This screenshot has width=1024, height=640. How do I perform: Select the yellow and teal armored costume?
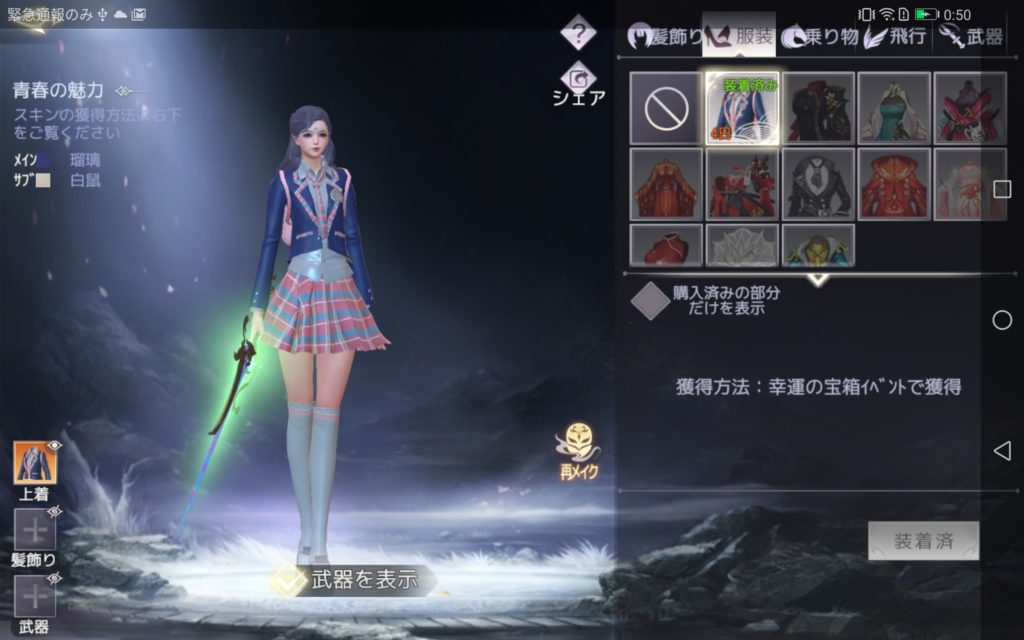(818, 246)
